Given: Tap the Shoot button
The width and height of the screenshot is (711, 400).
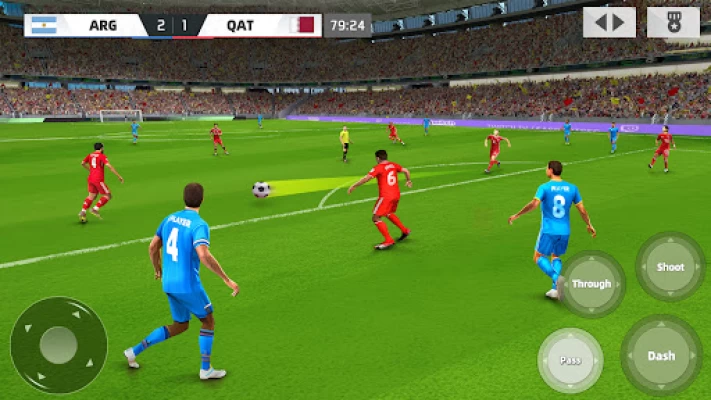Looking at the screenshot, I should pos(670,267).
